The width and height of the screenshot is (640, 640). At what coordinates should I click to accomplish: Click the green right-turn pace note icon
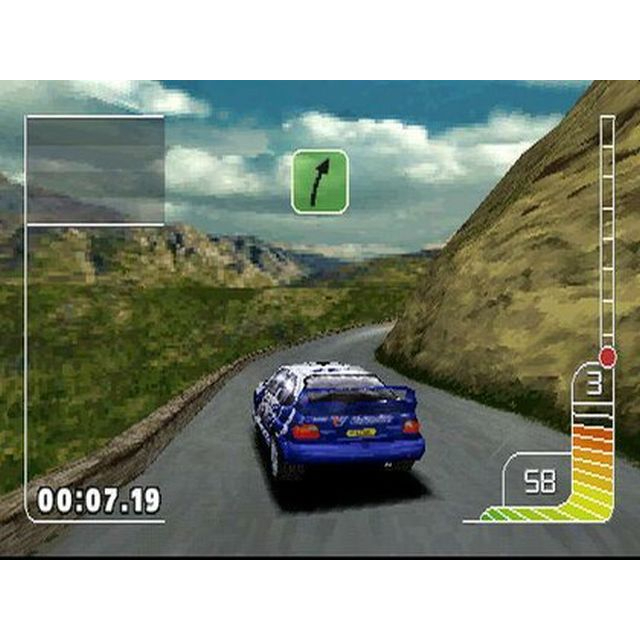(x=319, y=181)
